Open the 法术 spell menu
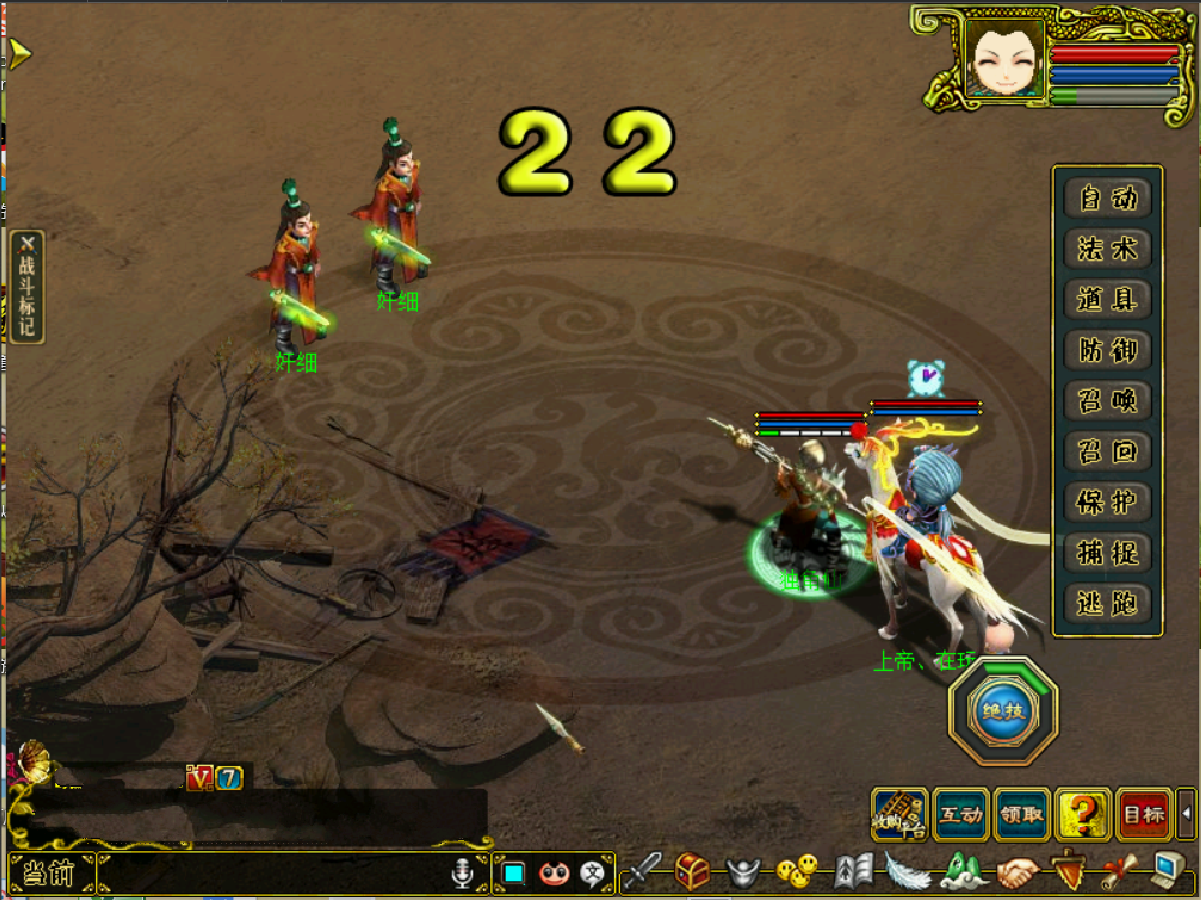This screenshot has width=1201, height=900. tap(1108, 248)
